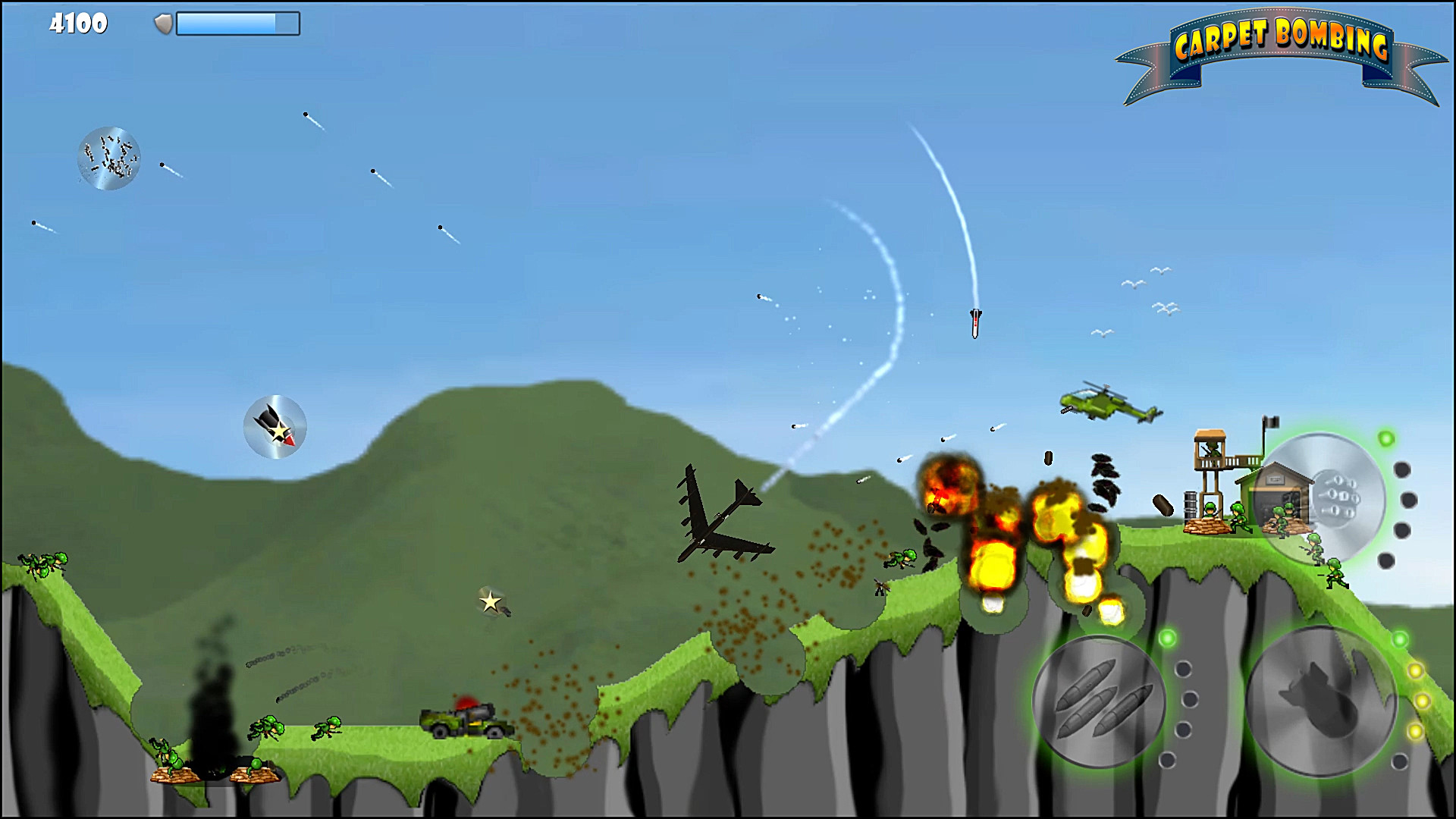Screen dimensions: 1456x819
Task: Select the score readout showing 4100
Action: [78, 24]
